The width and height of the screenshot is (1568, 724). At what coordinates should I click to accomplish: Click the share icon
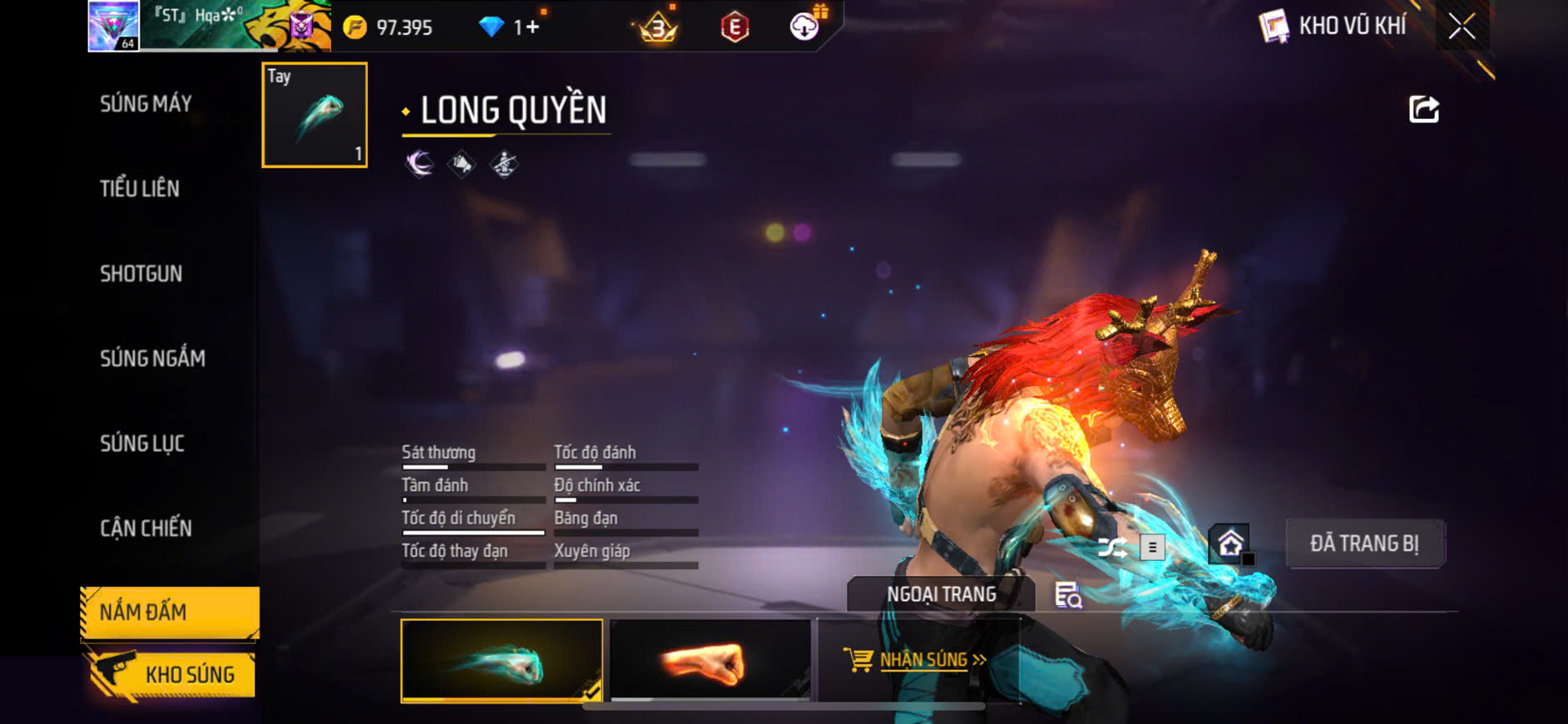click(x=1423, y=109)
